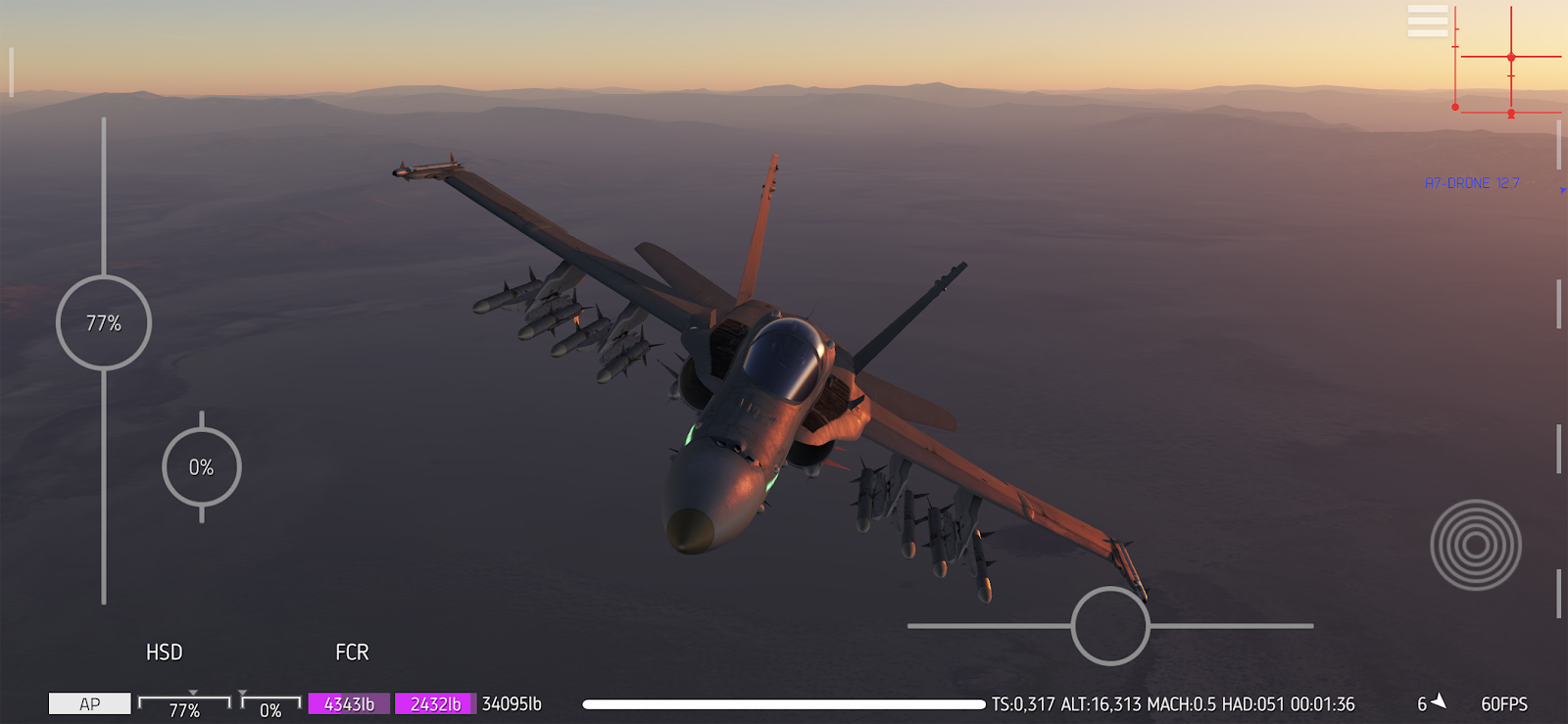Tap the waypoint 6 arrow indicator
Viewport: 1568px width, 724px height.
click(x=1432, y=702)
